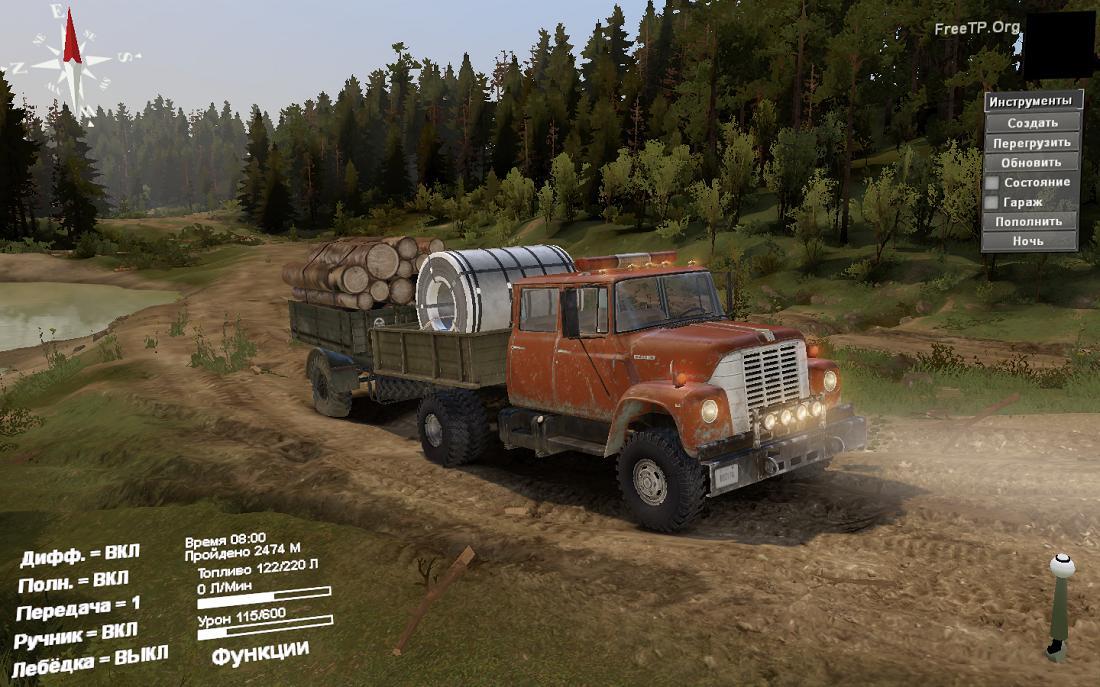Click the gear shifter knob
The image size is (1100, 687).
pyautogui.click(x=1062, y=566)
